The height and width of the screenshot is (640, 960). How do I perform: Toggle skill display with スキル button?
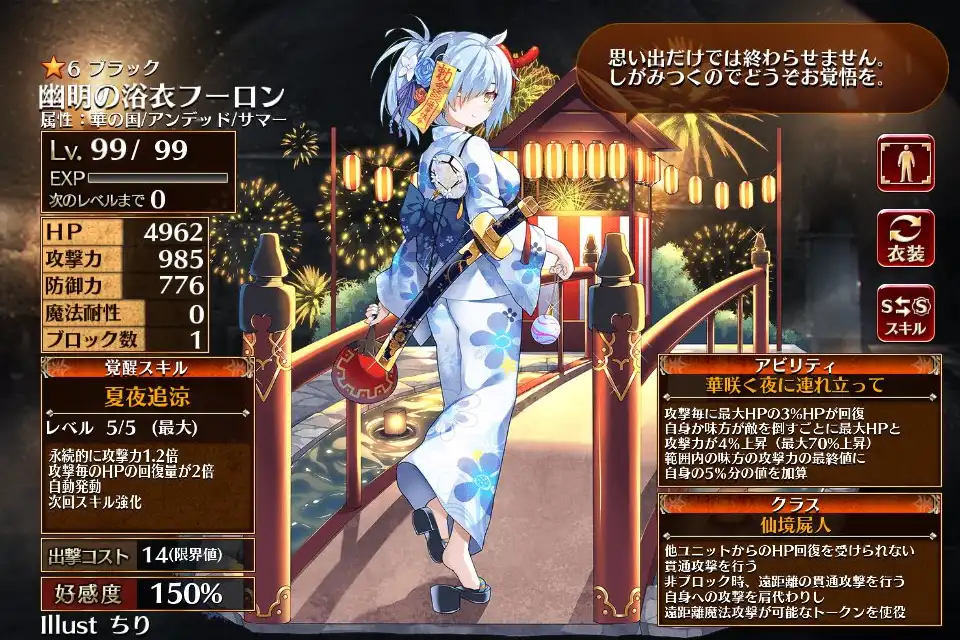pos(905,312)
